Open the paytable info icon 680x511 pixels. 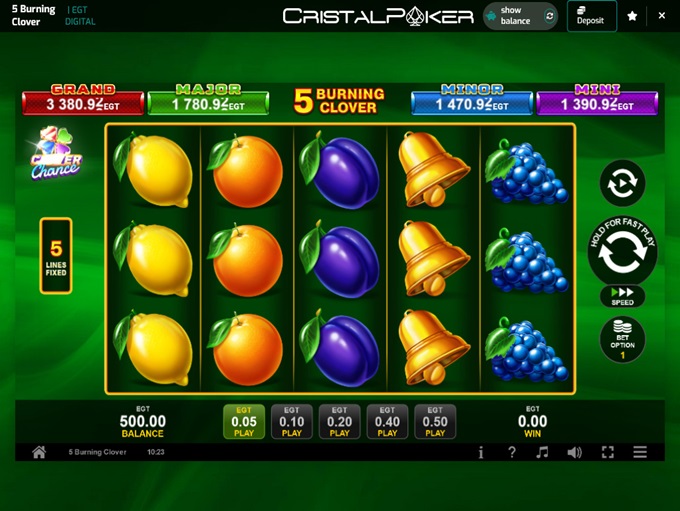coord(481,452)
